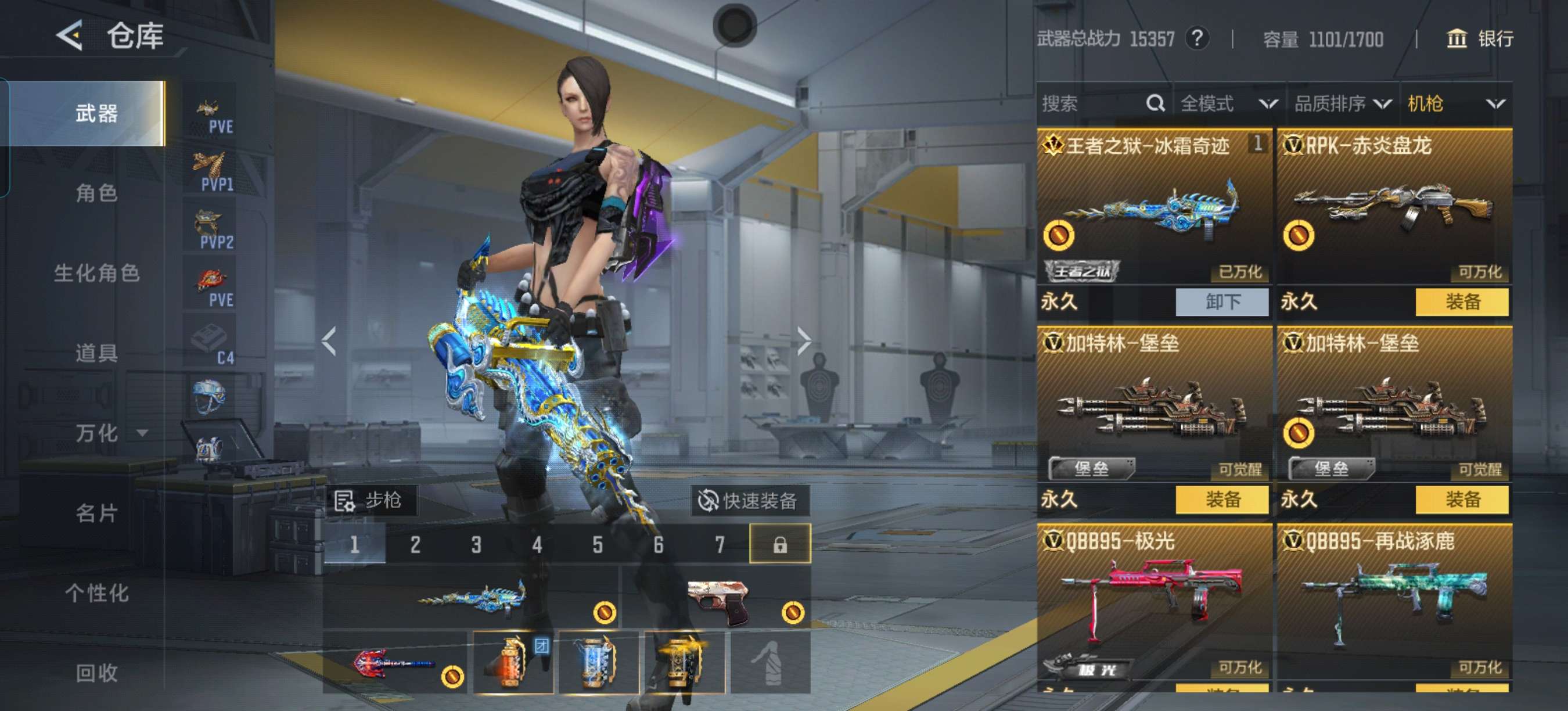Click the locked loadout slot
This screenshot has width=1568, height=711.
[x=780, y=544]
